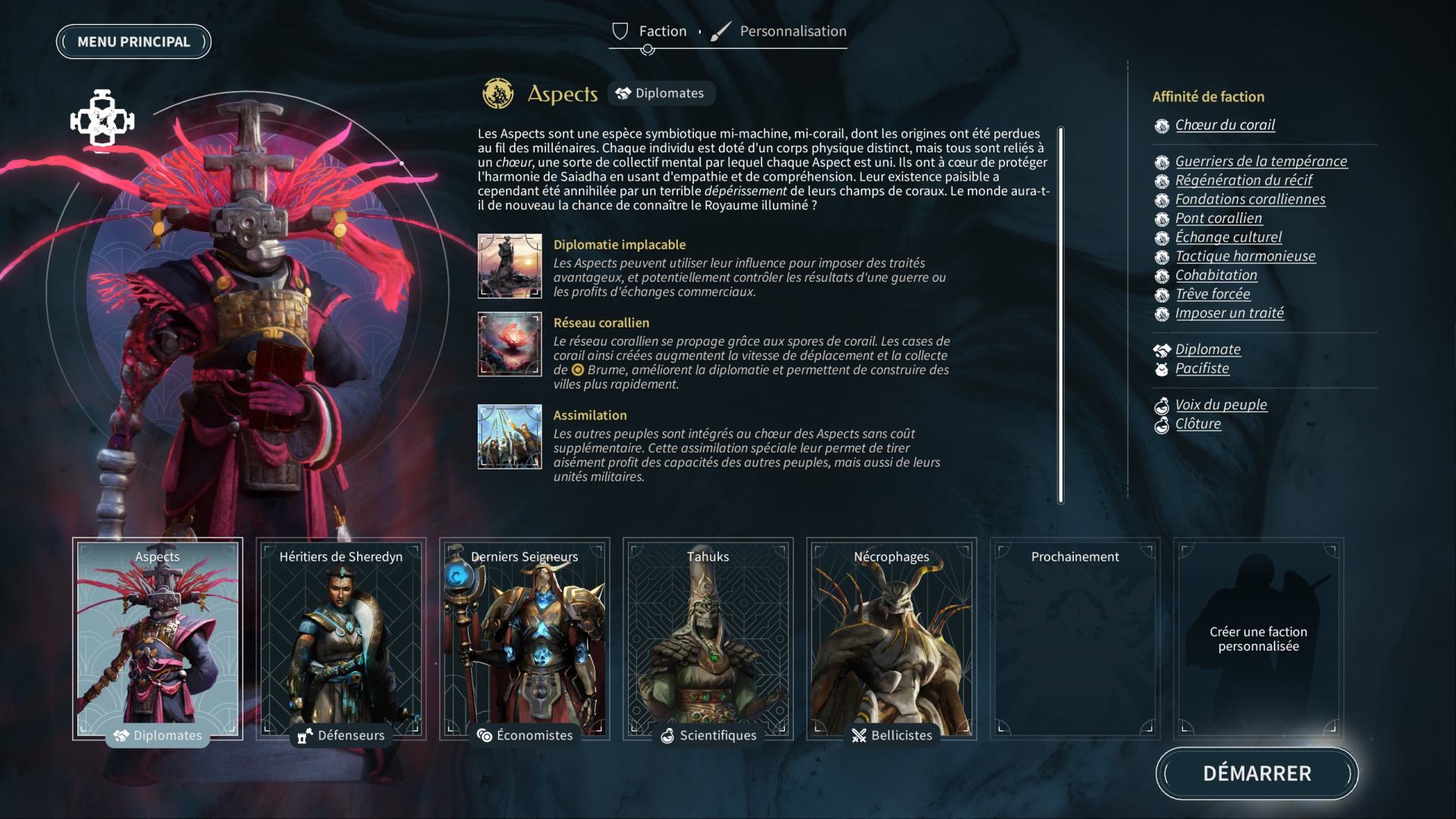Return to the Menu Principal
The height and width of the screenshot is (819, 1456).
pyautogui.click(x=133, y=42)
